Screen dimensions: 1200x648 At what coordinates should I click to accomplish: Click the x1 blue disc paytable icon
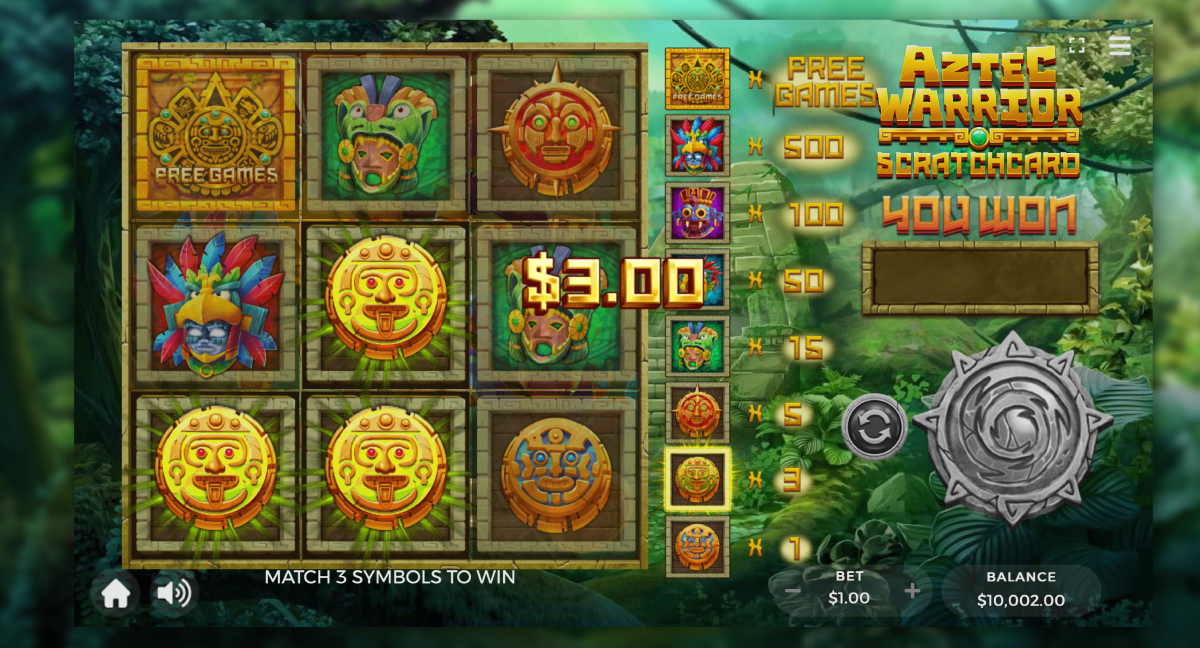[697, 545]
